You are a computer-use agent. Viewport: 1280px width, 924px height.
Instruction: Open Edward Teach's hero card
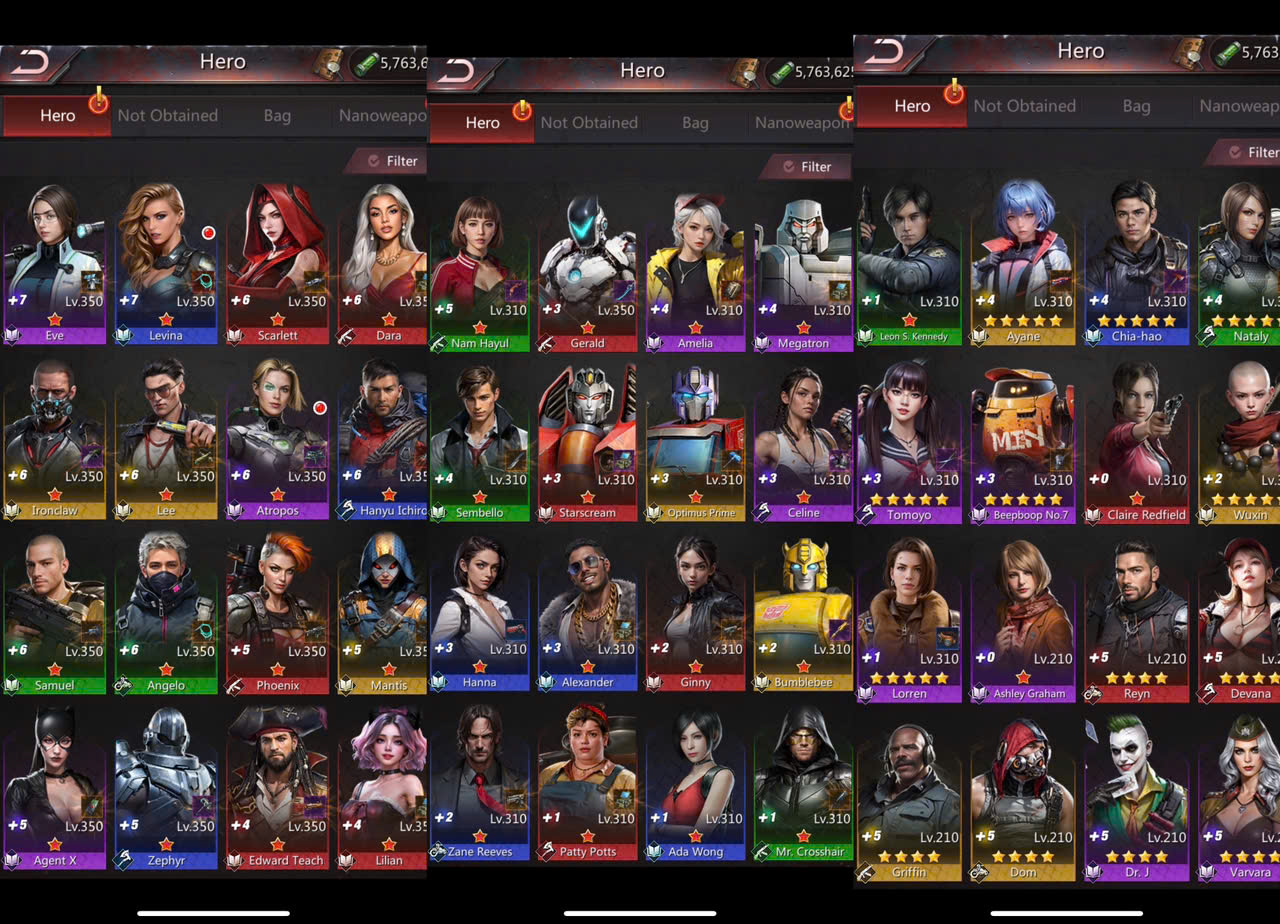coord(277,790)
